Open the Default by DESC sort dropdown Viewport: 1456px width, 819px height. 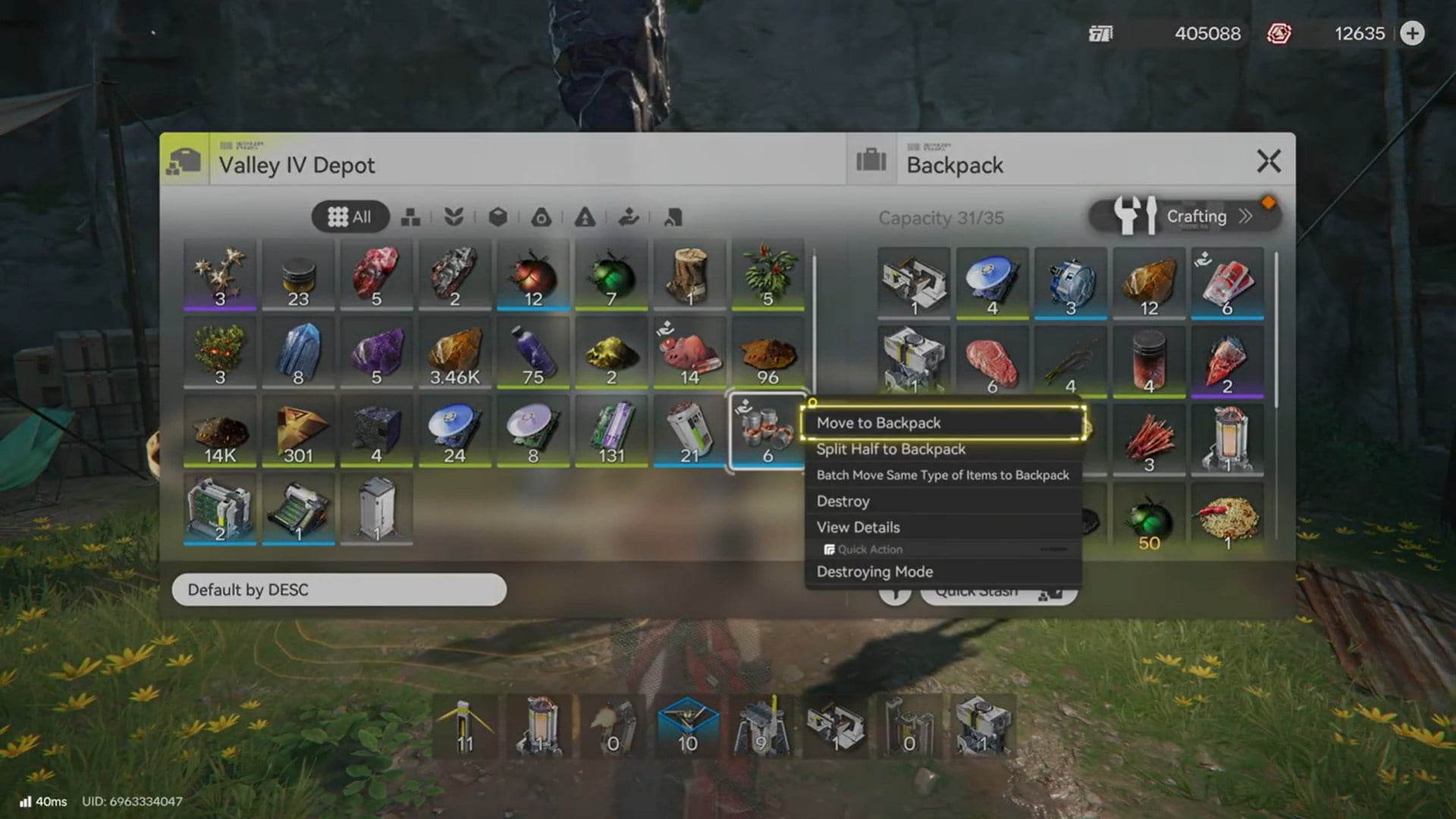point(339,590)
